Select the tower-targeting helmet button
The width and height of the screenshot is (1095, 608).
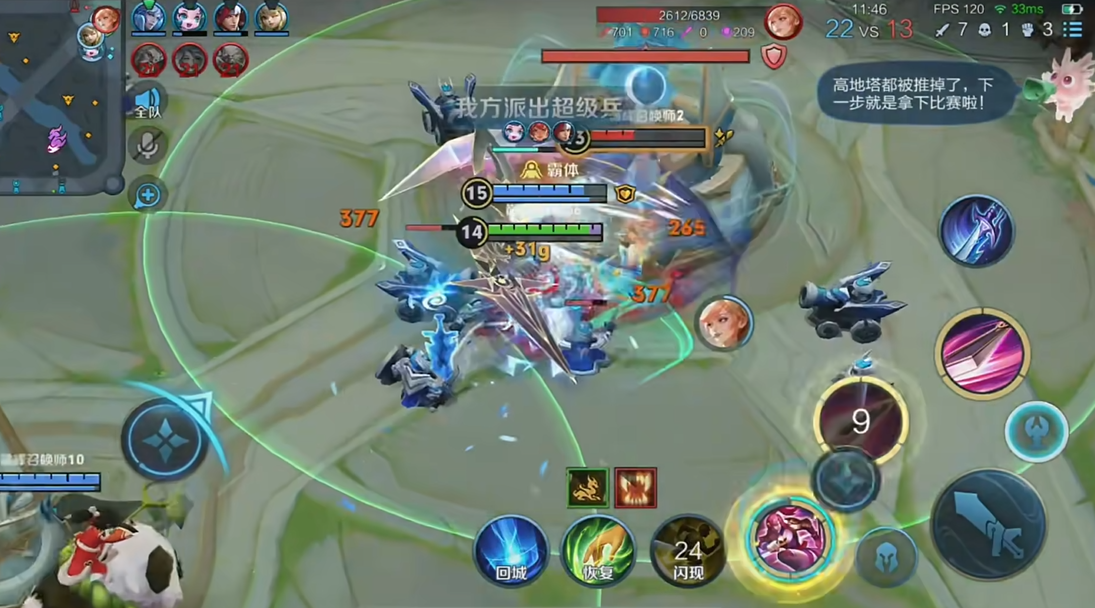tap(888, 557)
